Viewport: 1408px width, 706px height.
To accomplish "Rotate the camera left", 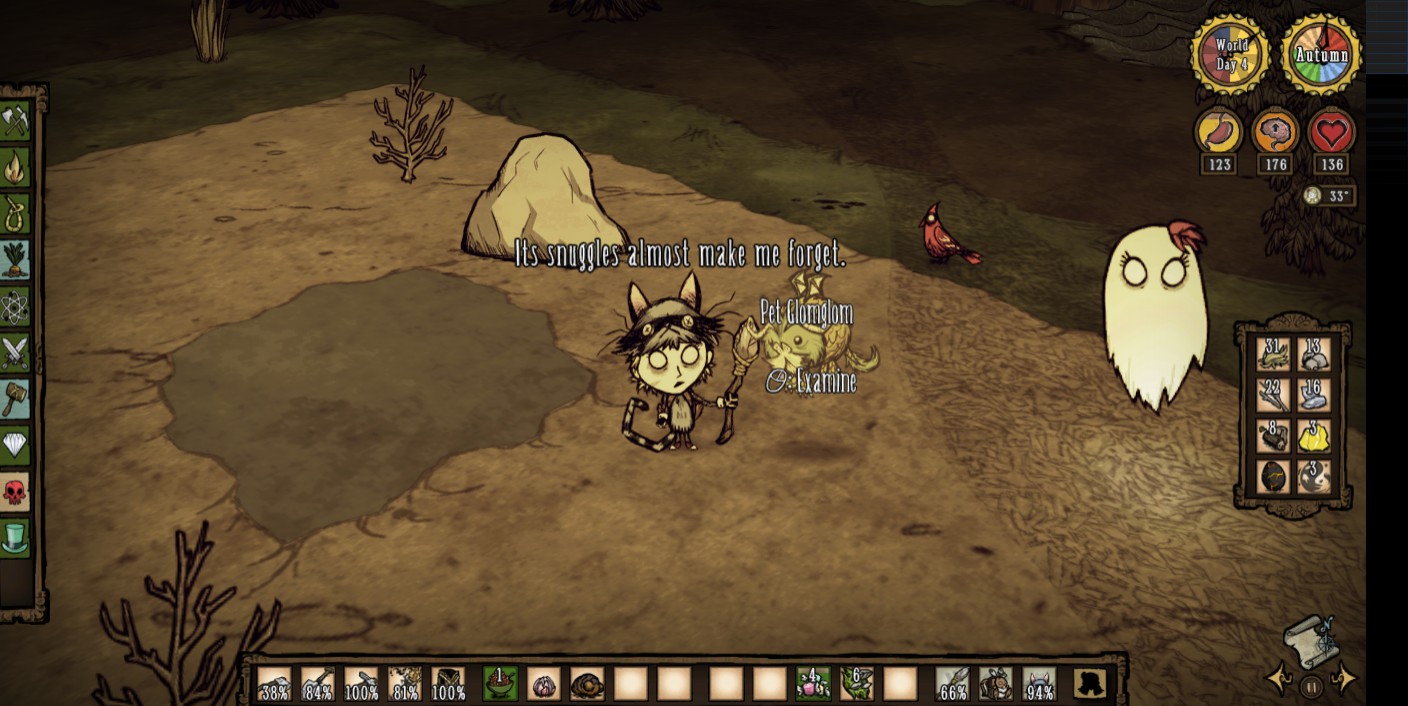I will coord(1280,680).
